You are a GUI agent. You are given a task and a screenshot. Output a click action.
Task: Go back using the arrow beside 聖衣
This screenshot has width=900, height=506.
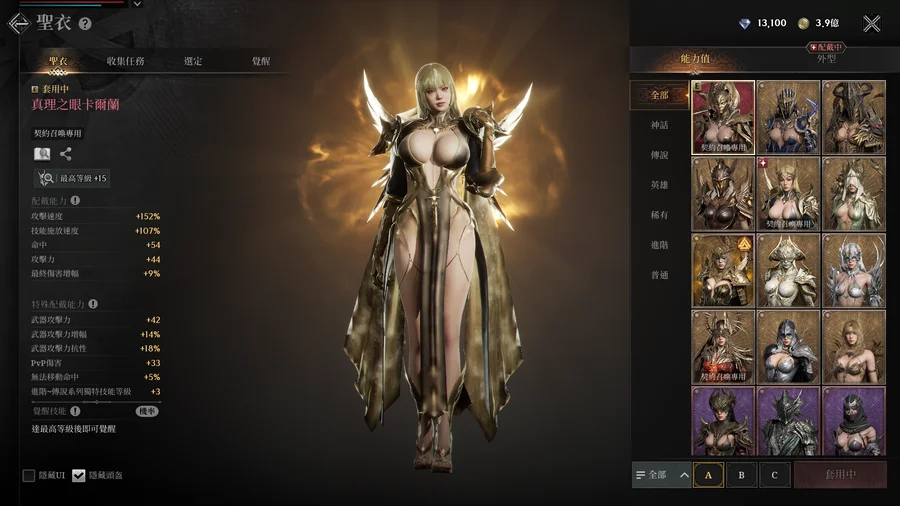[x=18, y=23]
